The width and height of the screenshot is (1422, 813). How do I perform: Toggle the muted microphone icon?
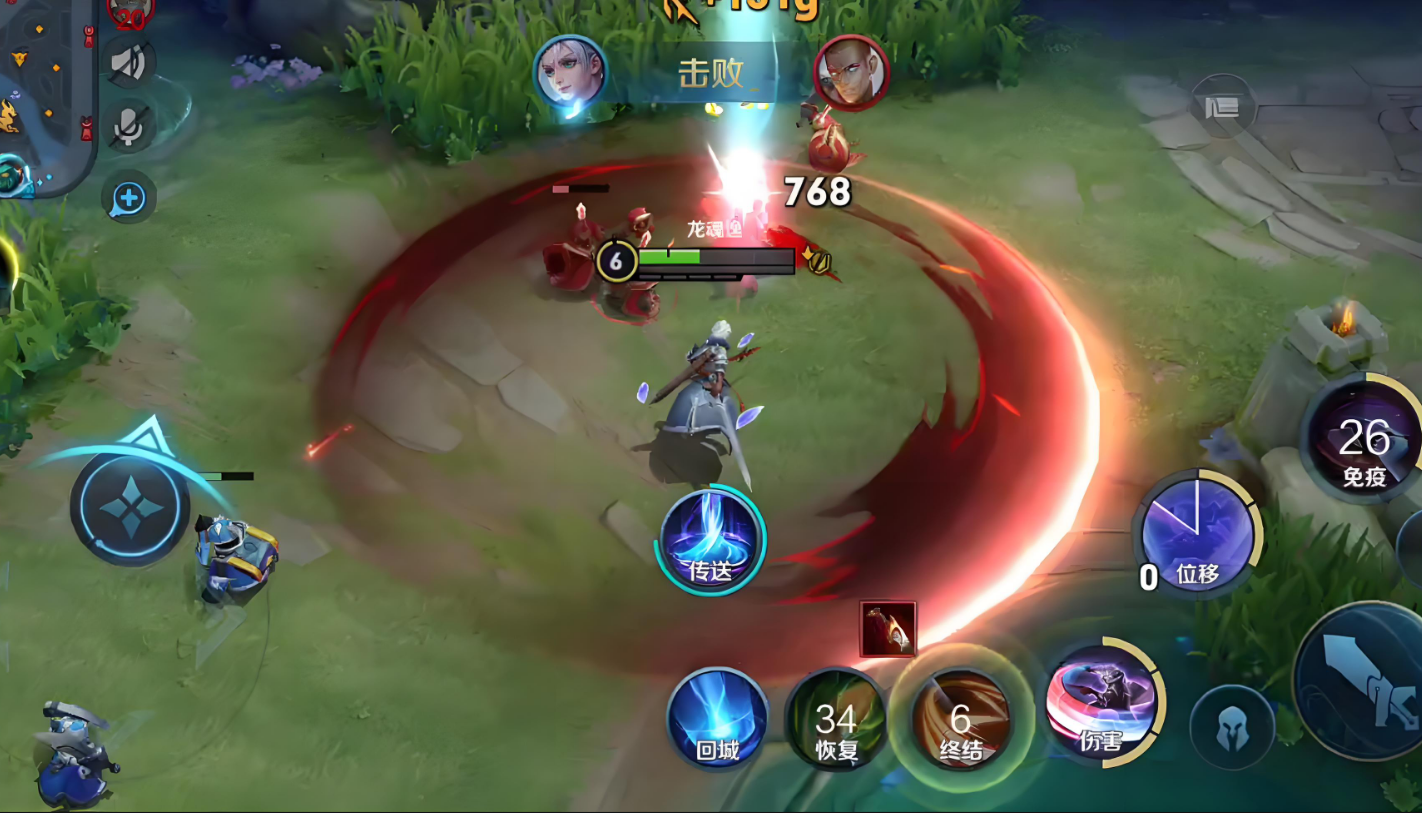pos(130,126)
